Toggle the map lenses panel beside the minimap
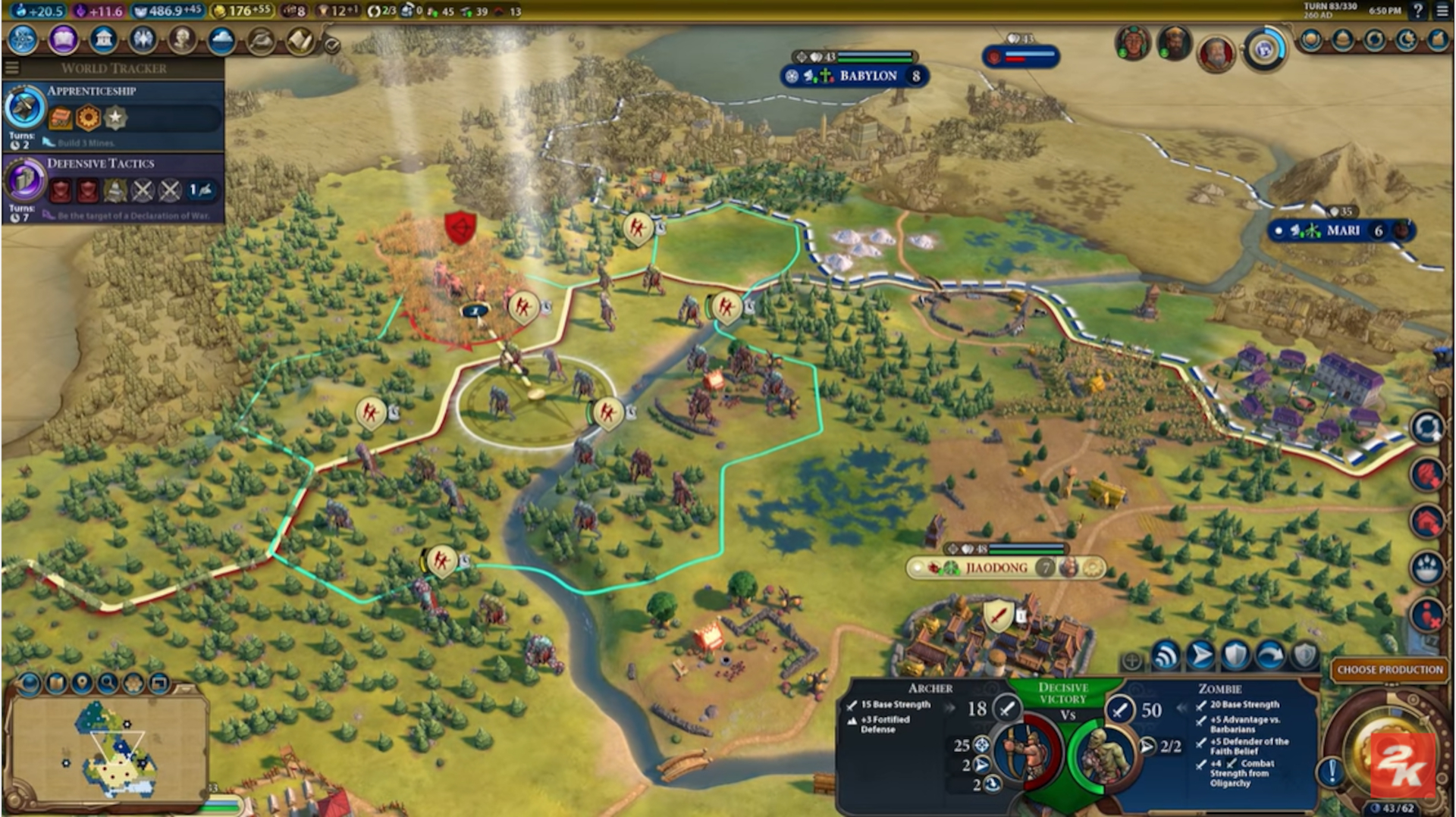 [x=29, y=684]
